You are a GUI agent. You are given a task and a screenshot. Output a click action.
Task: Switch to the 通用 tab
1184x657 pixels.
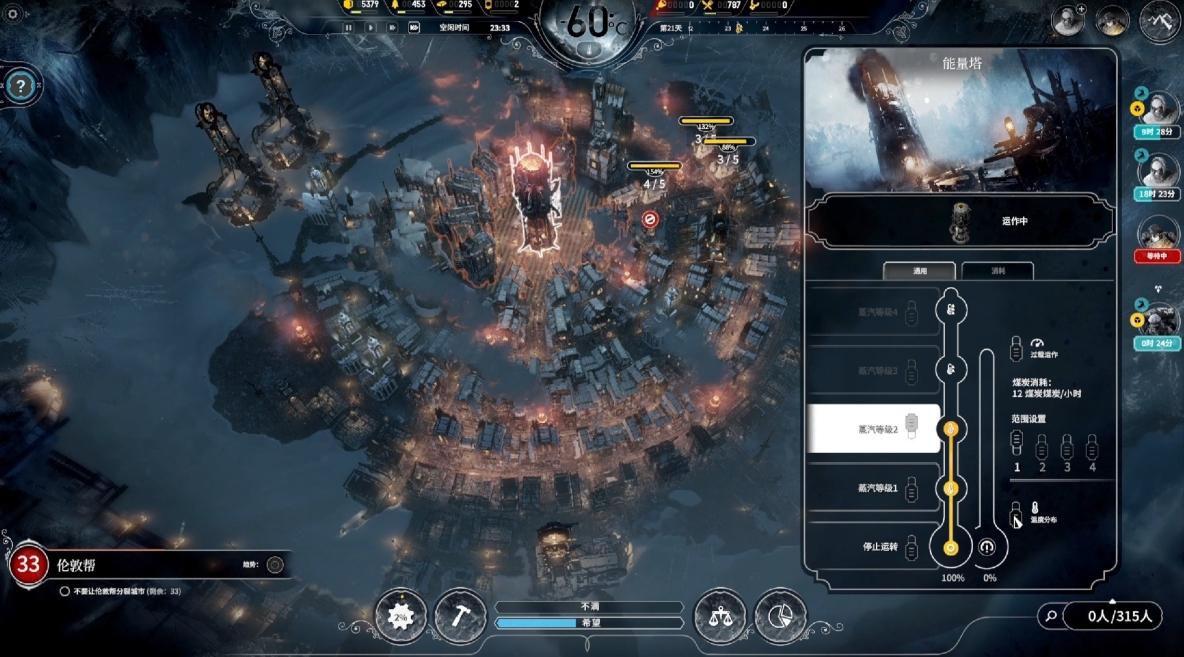tap(920, 271)
